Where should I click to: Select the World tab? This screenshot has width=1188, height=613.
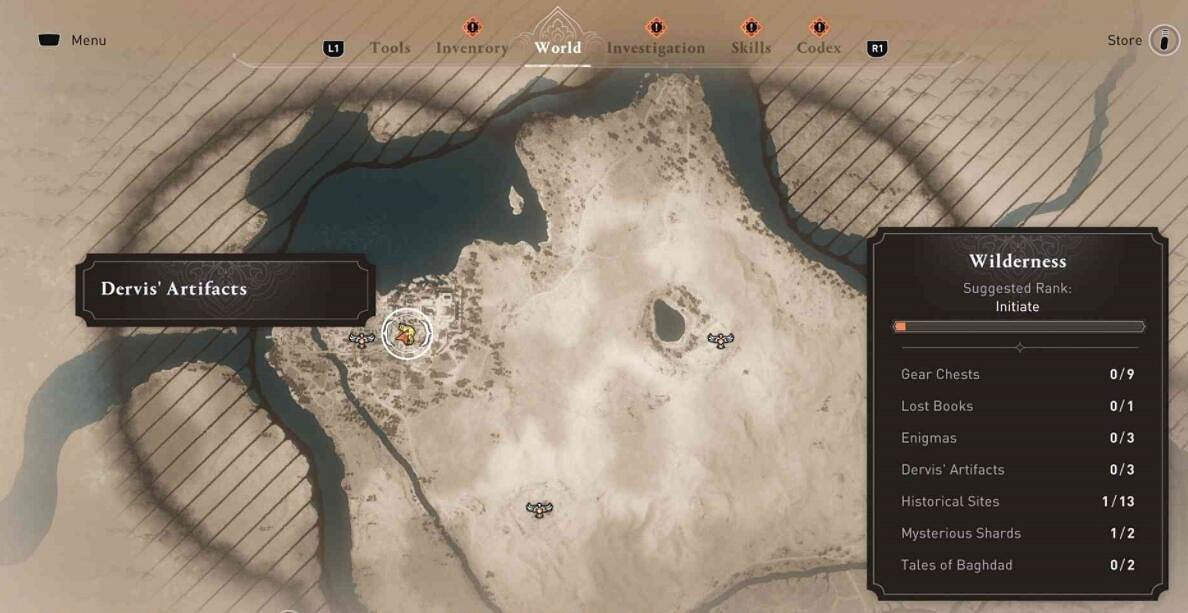[x=557, y=48]
